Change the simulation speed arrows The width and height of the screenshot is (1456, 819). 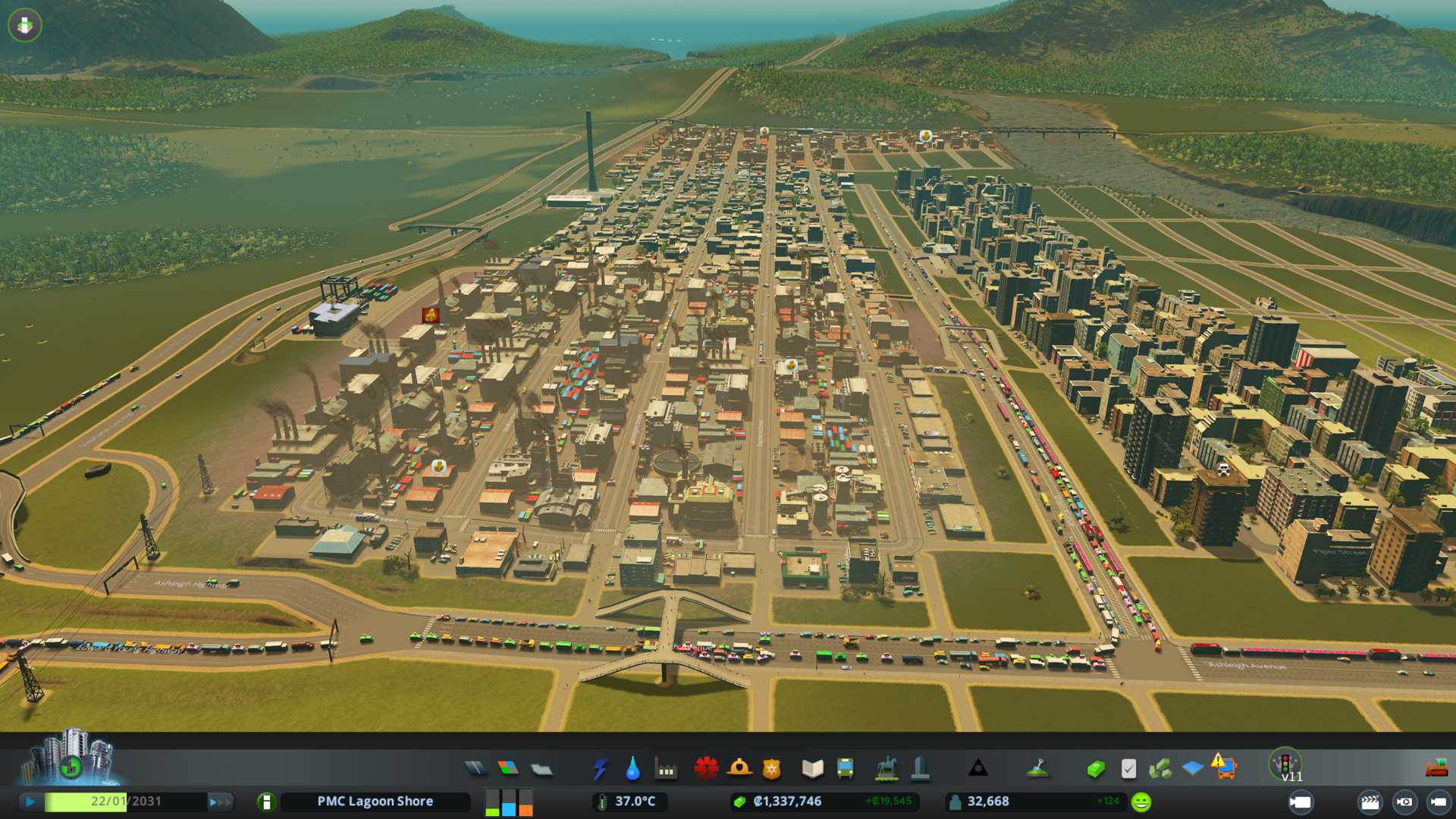(x=220, y=802)
